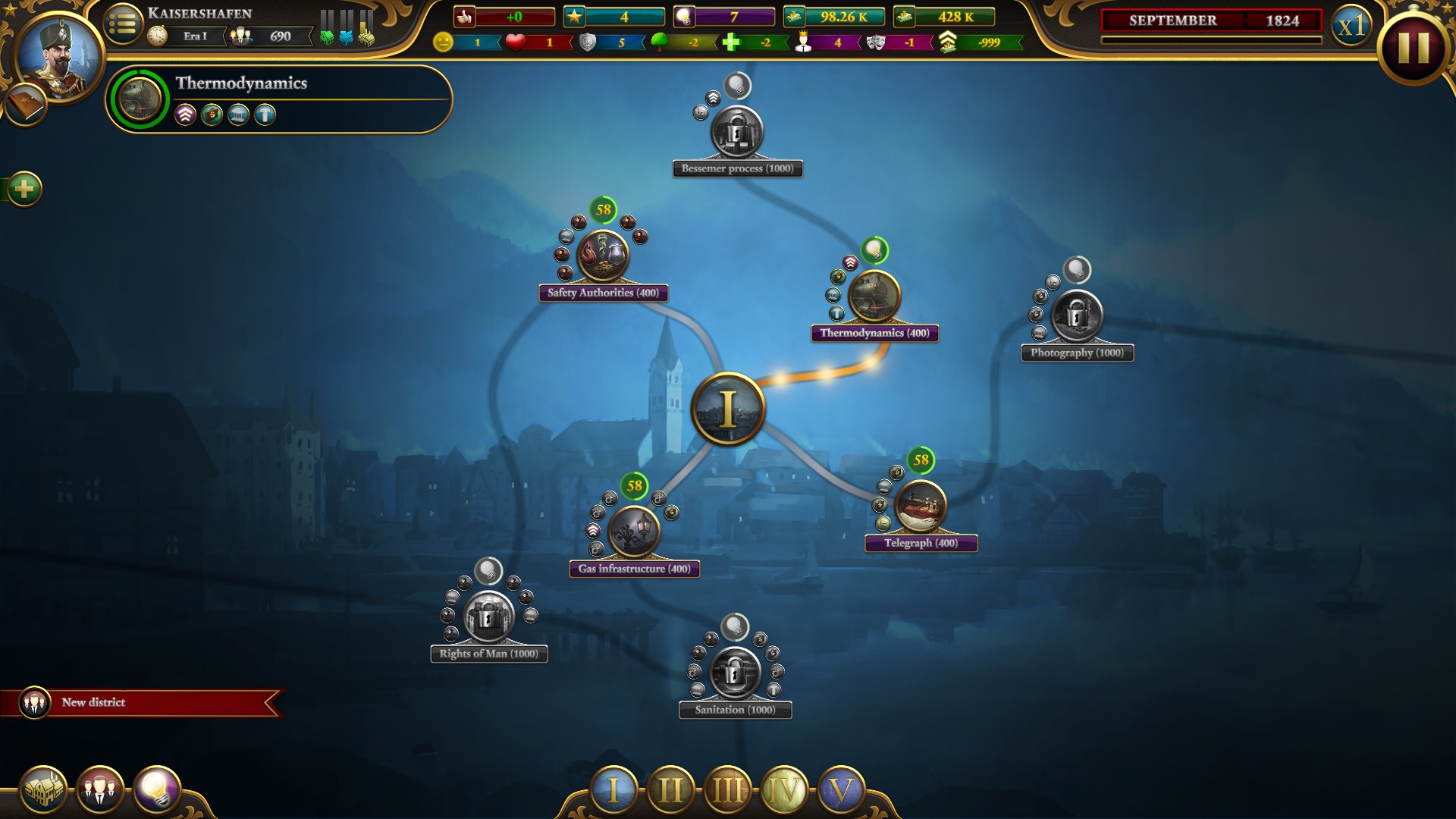The height and width of the screenshot is (819, 1456).
Task: Inspect the locked Photography node
Action: click(1077, 315)
